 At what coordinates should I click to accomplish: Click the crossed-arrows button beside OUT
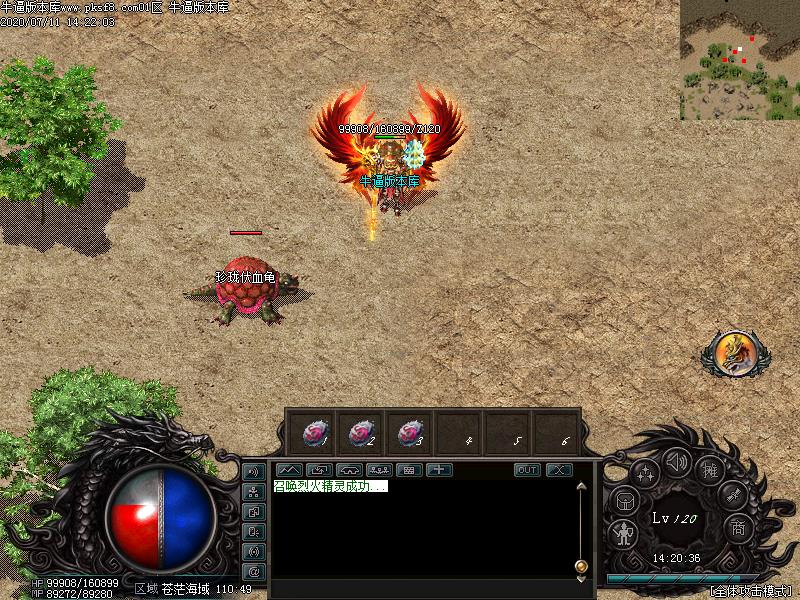558,470
